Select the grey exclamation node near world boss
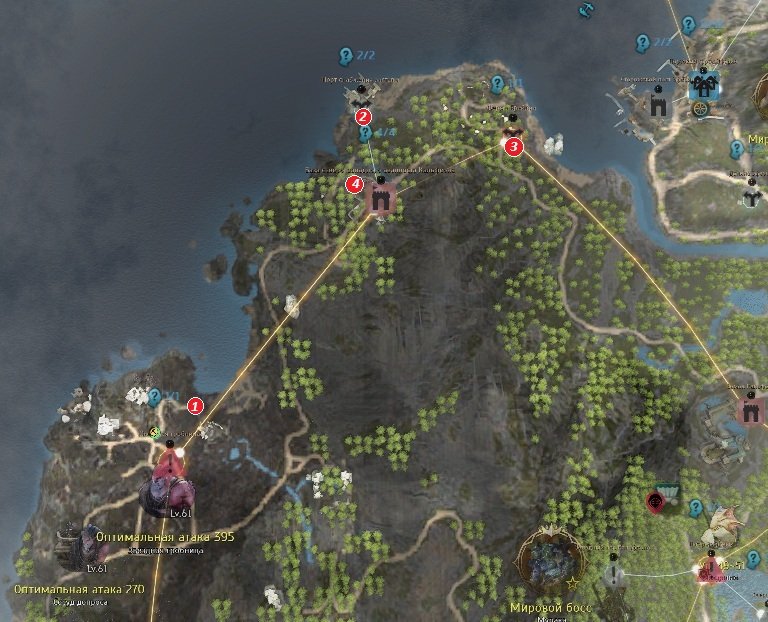The image size is (768, 622). tap(615, 573)
